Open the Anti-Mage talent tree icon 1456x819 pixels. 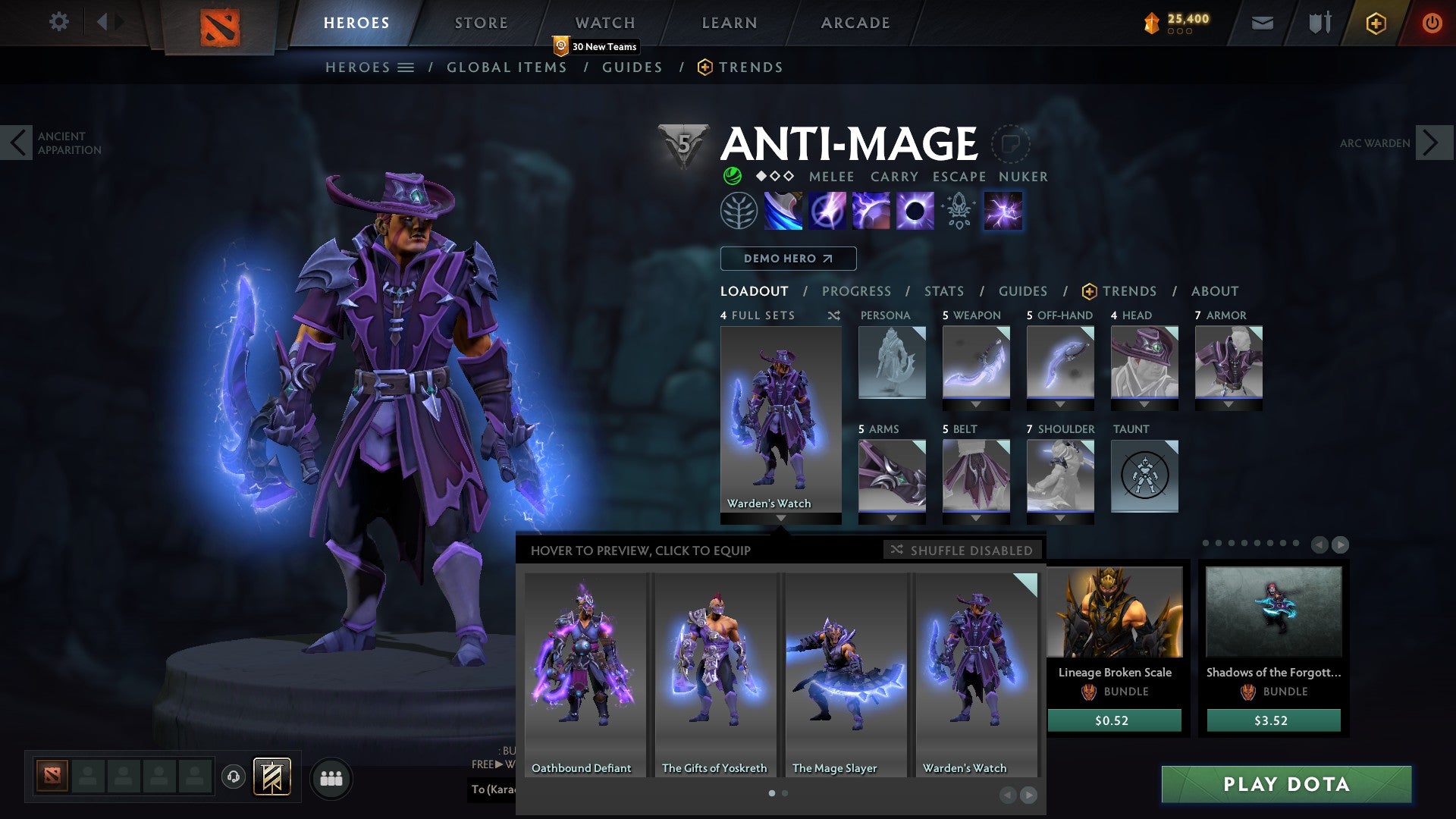coord(738,211)
